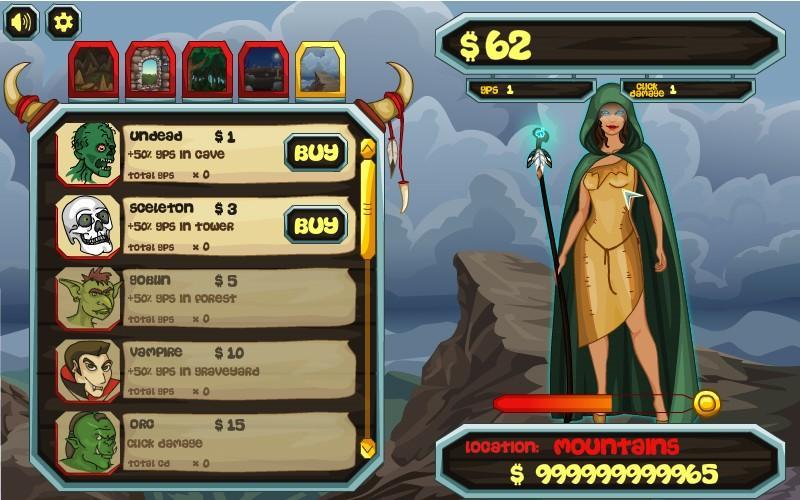This screenshot has height=500, width=800.
Task: Click the shop list's scroll-up arrow
Action: [x=367, y=150]
